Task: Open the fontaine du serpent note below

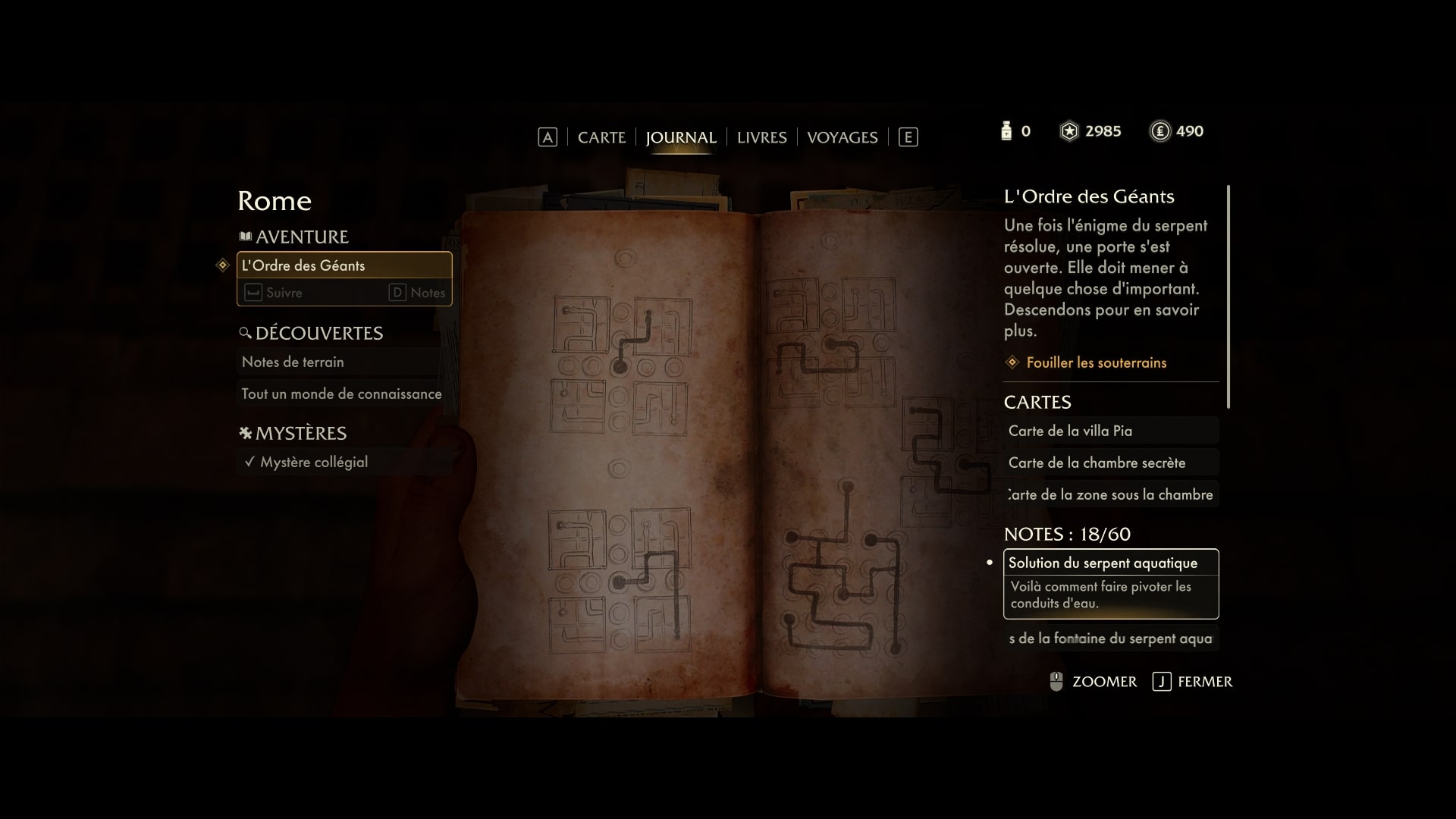Action: [x=1110, y=639]
